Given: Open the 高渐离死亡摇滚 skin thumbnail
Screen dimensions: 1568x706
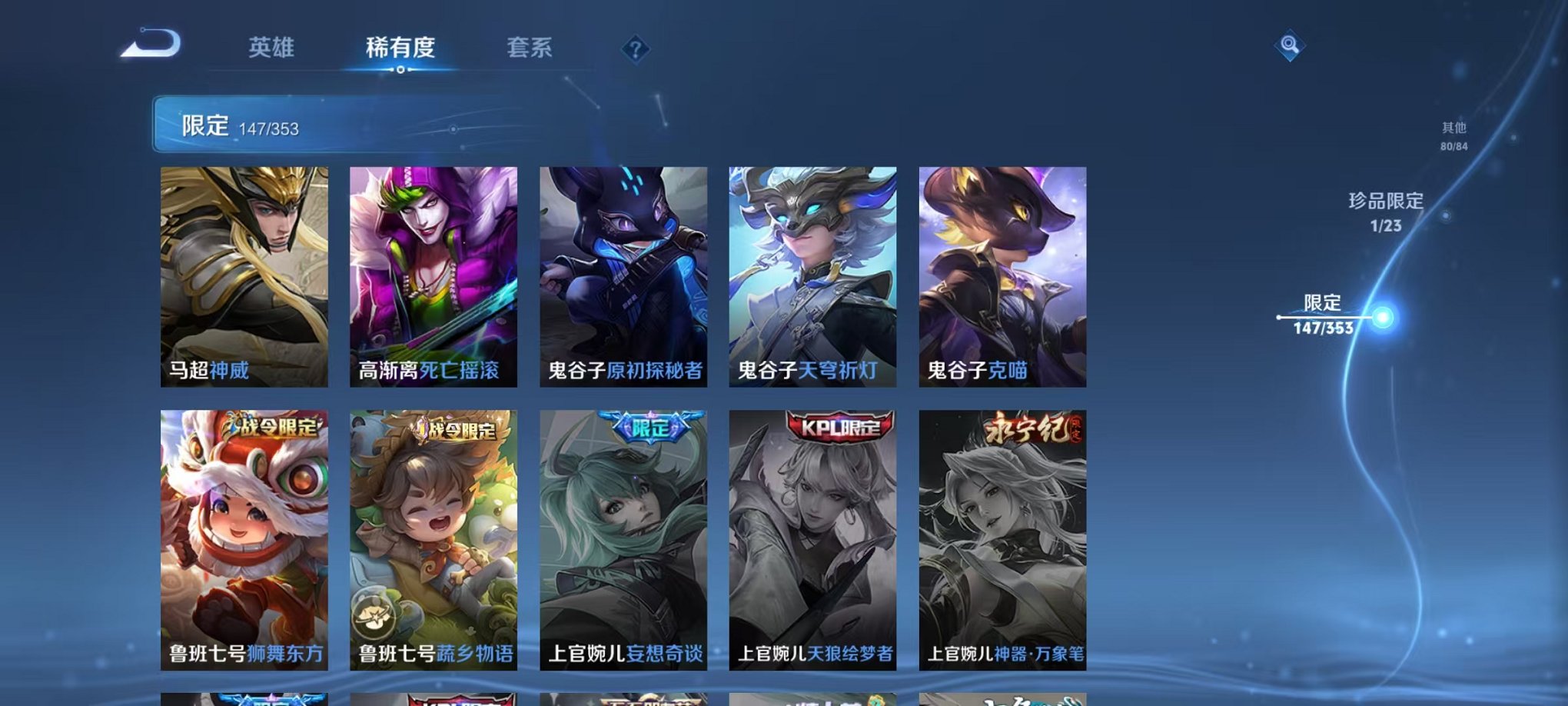Looking at the screenshot, I should tap(432, 277).
